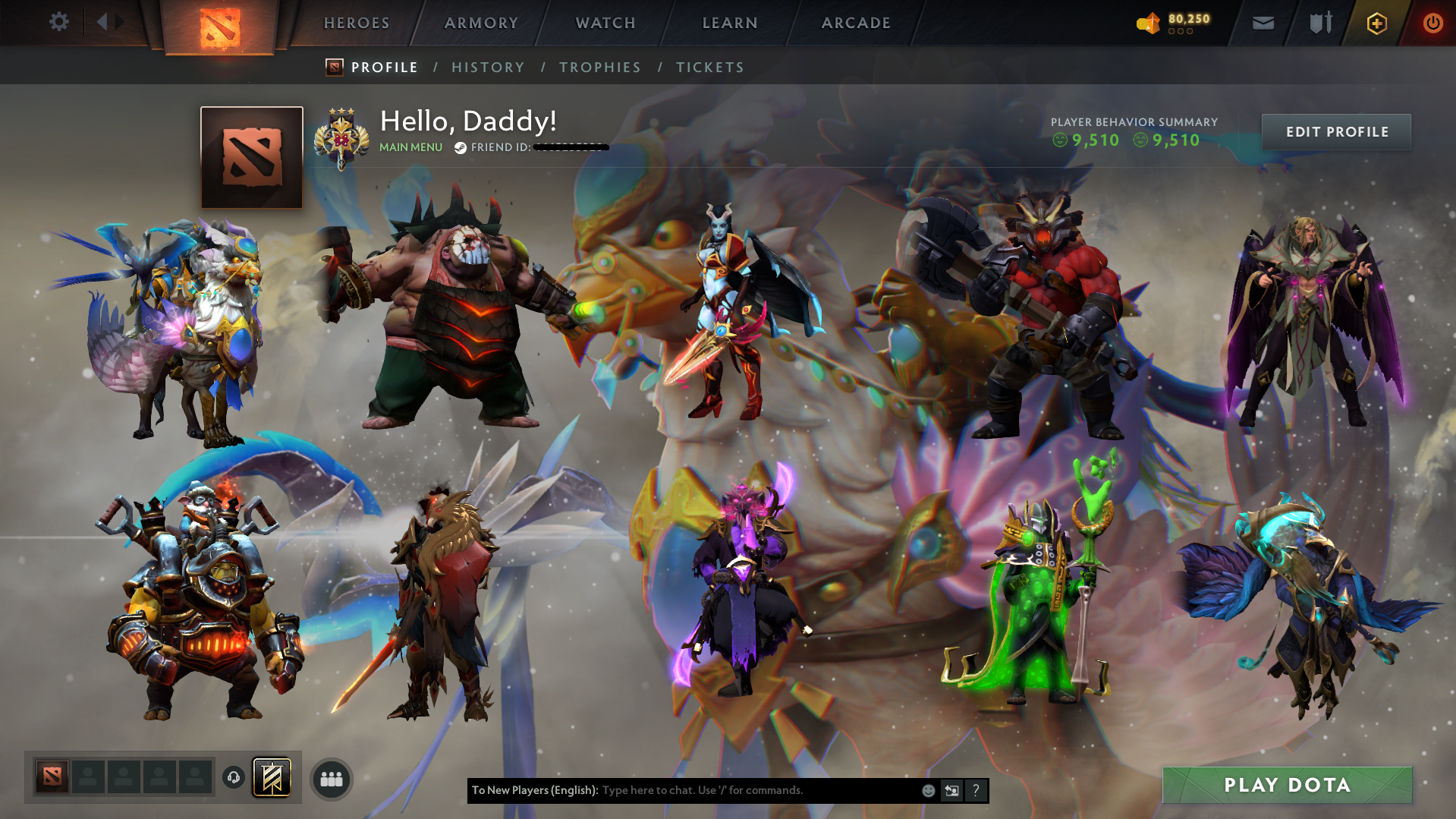The width and height of the screenshot is (1456, 819).
Task: Toggle the emoticon picker in chat
Action: click(x=928, y=790)
